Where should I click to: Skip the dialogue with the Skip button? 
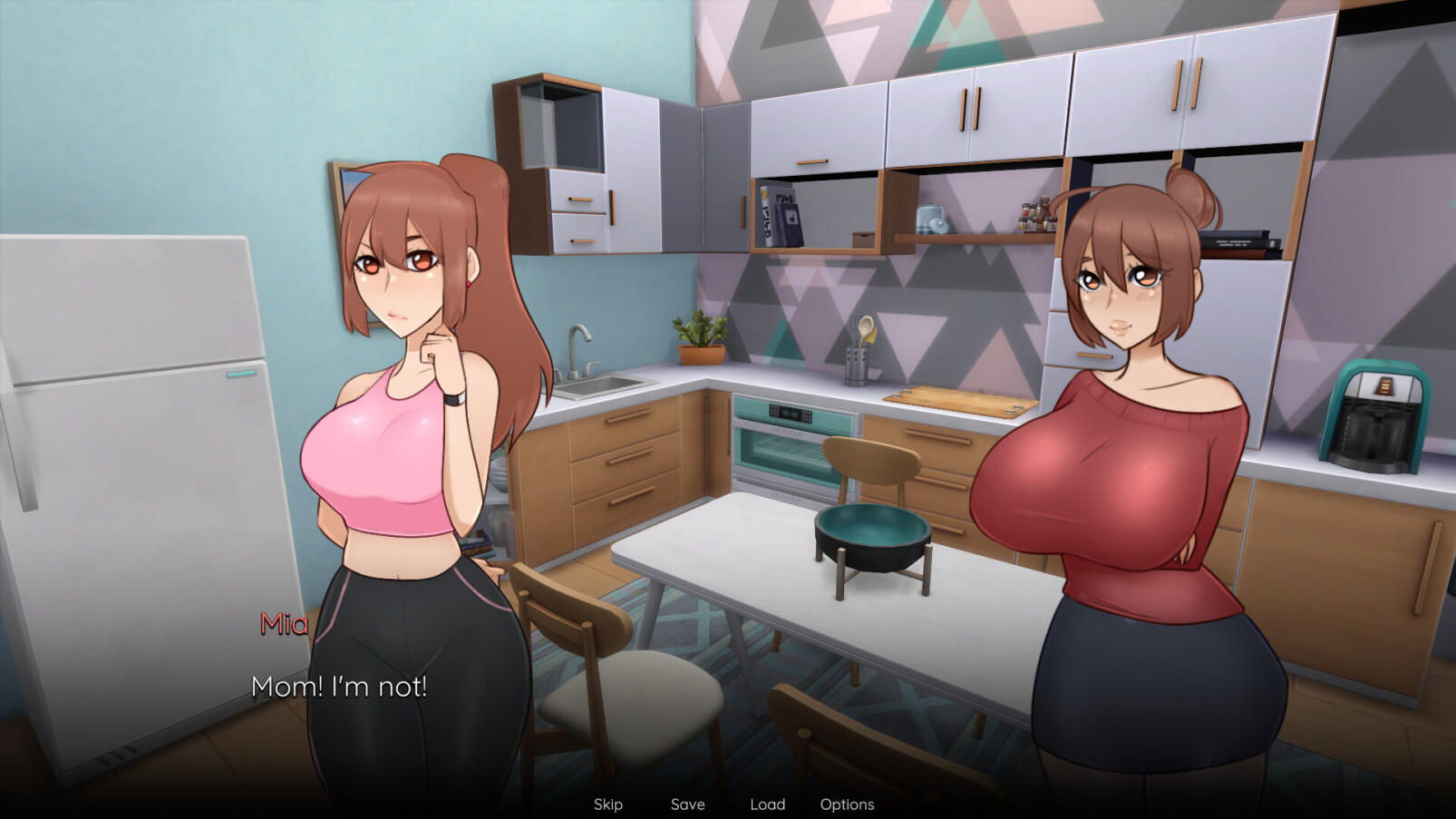coord(607,804)
